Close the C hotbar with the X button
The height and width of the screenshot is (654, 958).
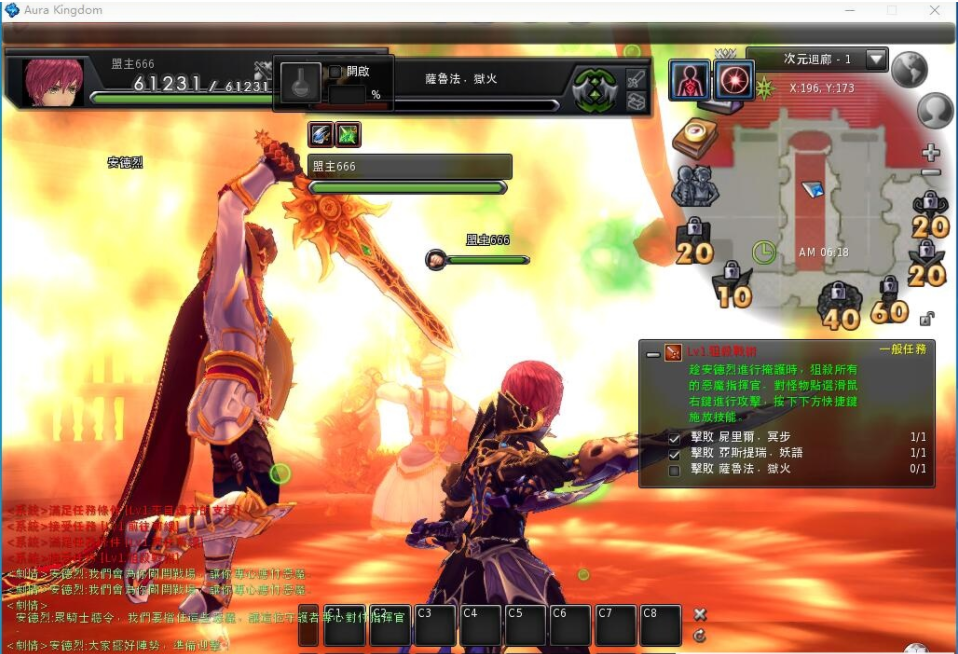coord(700,614)
